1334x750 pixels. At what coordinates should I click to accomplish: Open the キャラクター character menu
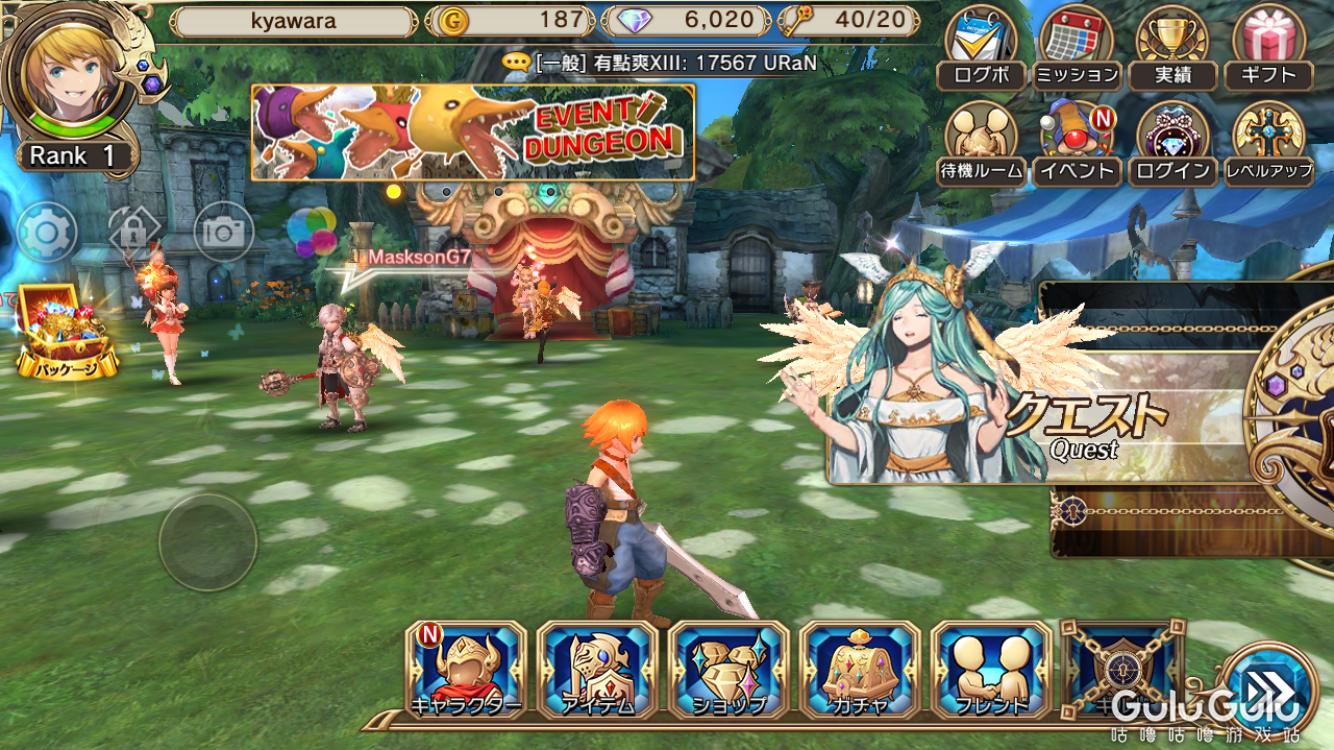[466, 670]
